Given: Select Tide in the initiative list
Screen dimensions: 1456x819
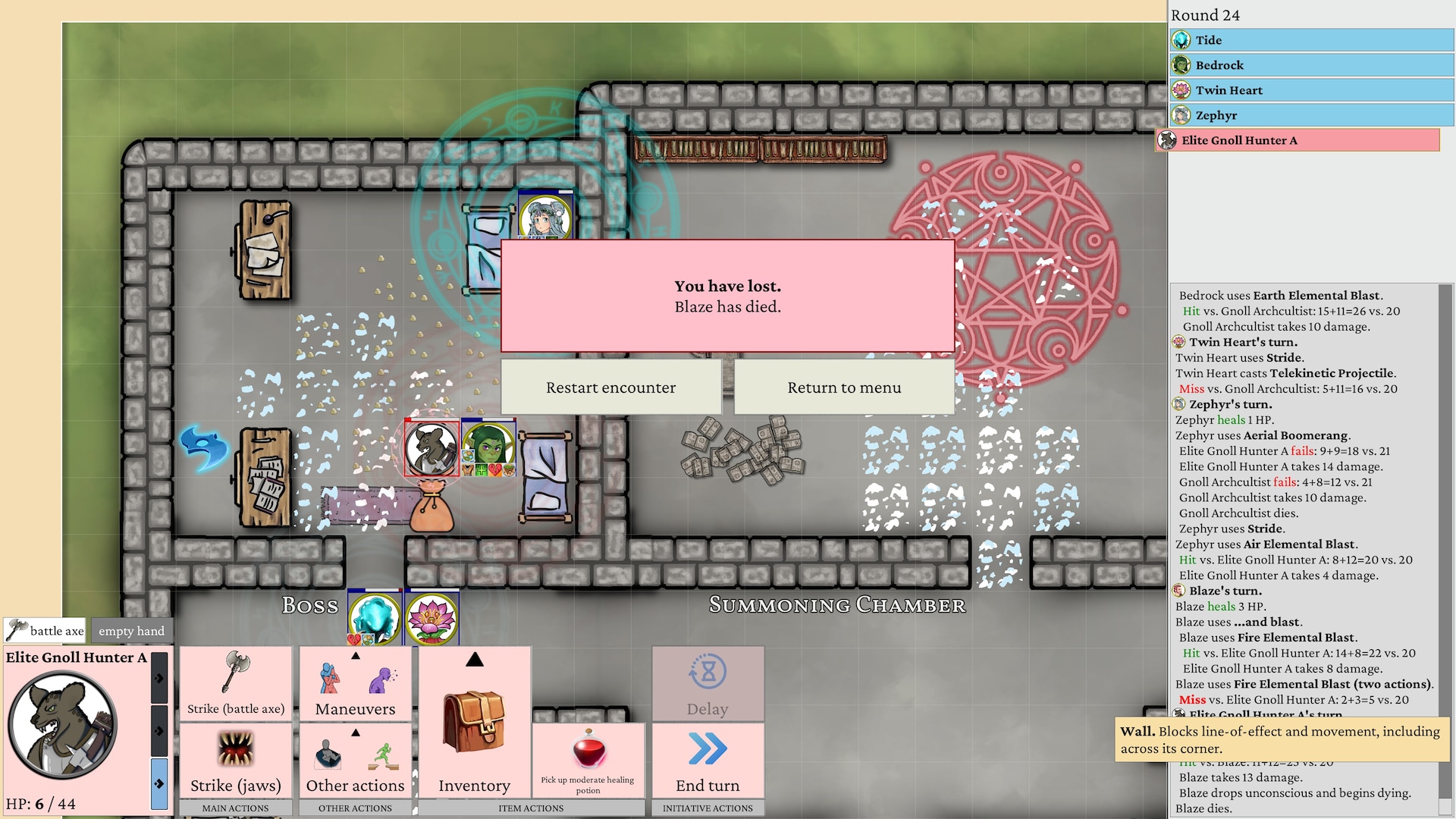Looking at the screenshot, I should click(x=1310, y=40).
